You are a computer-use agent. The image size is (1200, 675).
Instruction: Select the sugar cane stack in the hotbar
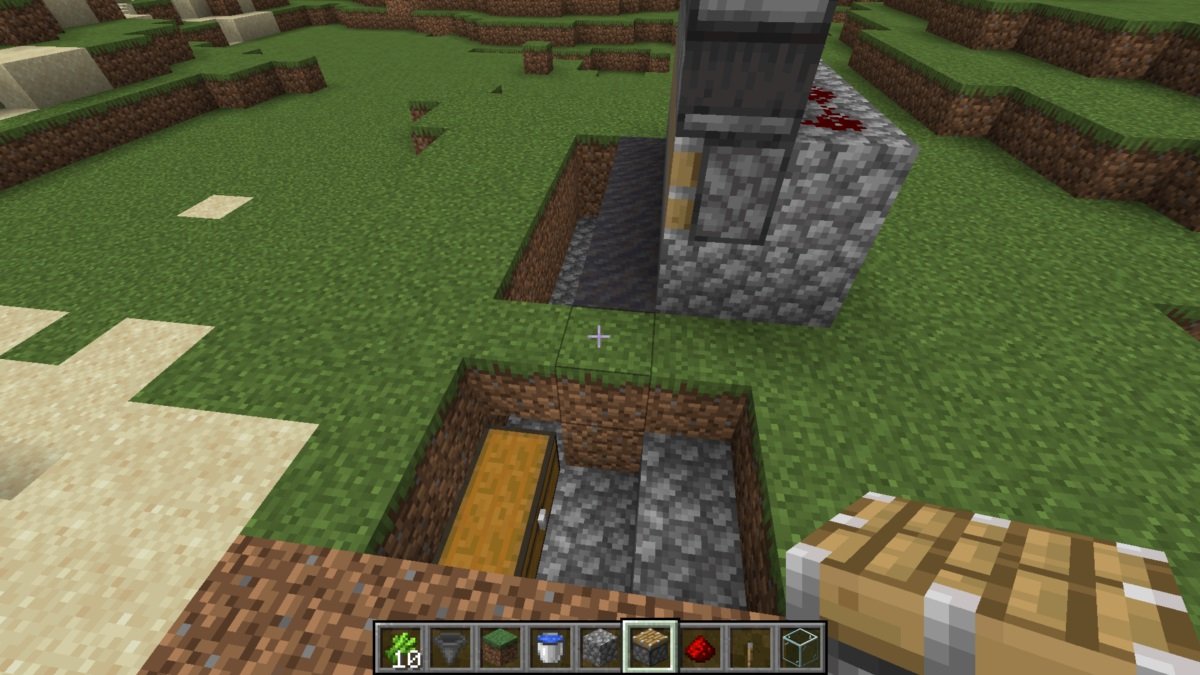(400, 647)
